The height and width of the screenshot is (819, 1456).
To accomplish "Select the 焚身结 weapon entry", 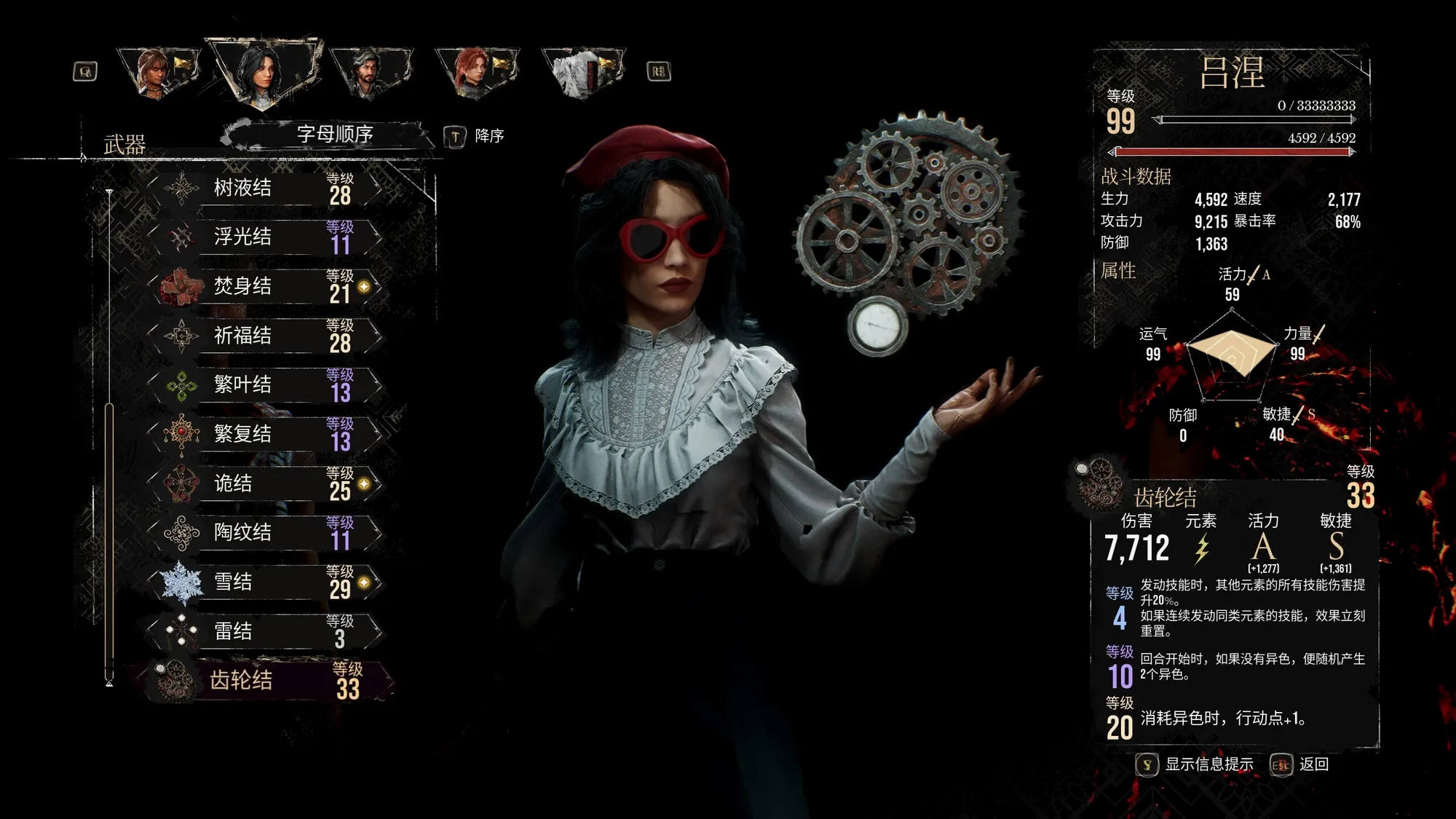I will tap(266, 286).
